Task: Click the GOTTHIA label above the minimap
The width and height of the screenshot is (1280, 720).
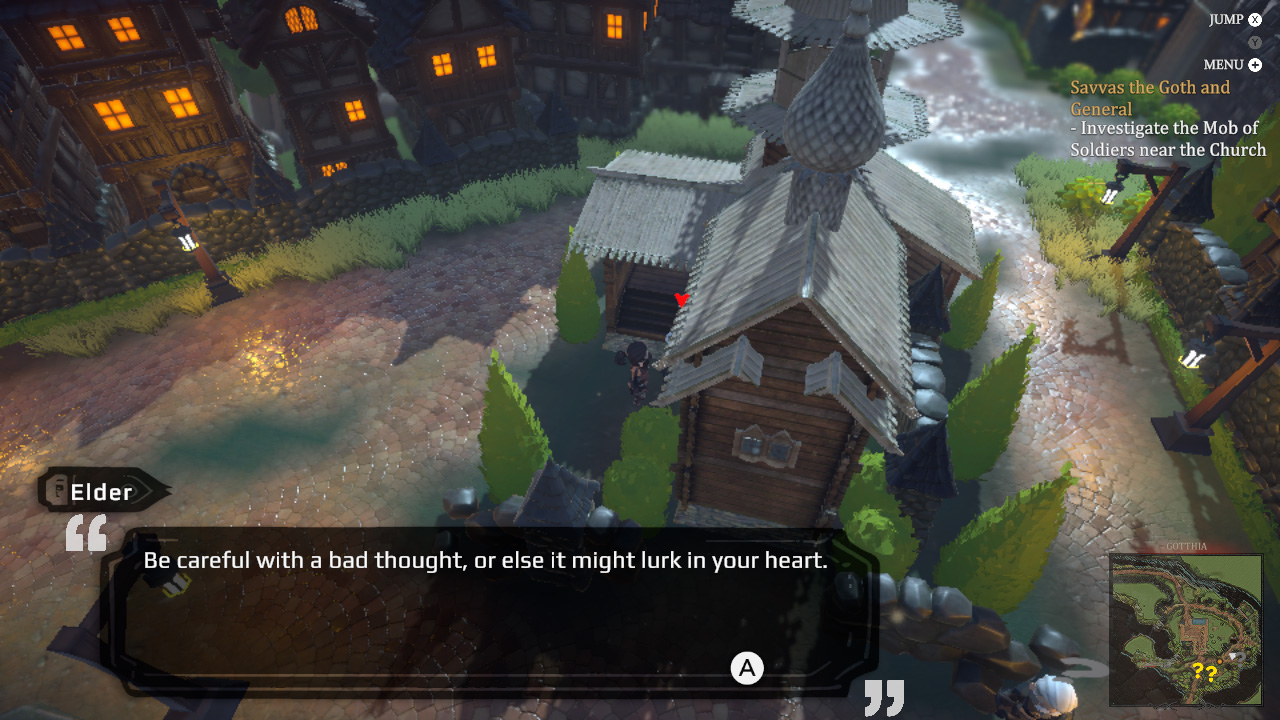Action: pos(1185,546)
